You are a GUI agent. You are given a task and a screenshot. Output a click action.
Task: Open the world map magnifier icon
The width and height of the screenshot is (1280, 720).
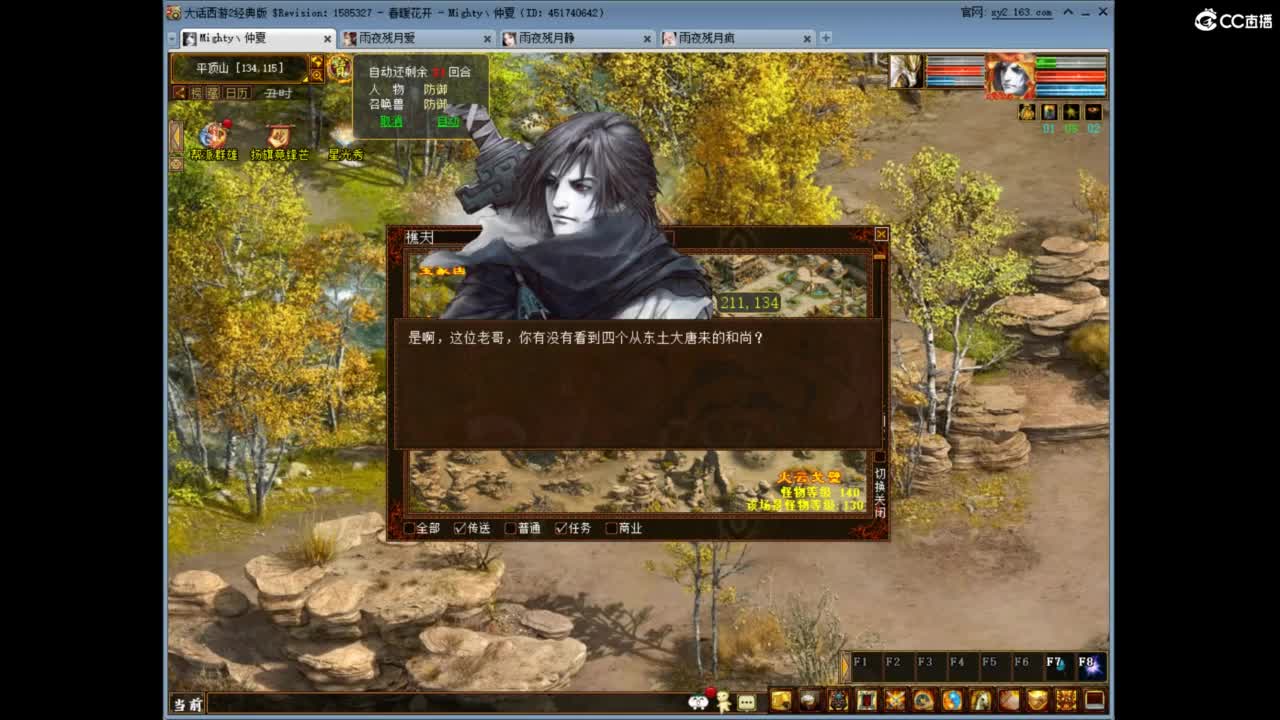319,75
